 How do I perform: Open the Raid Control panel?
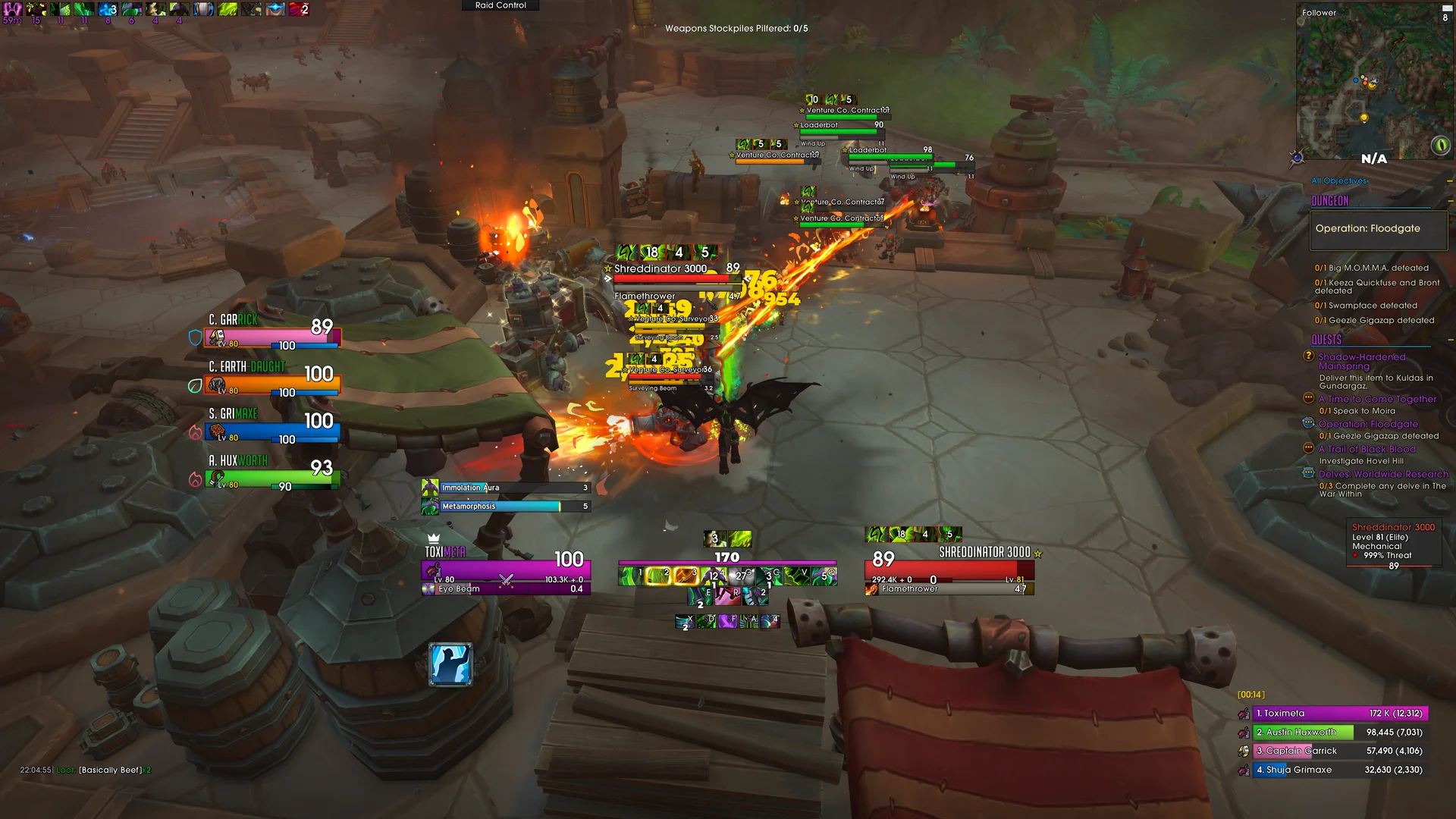tap(500, 5)
